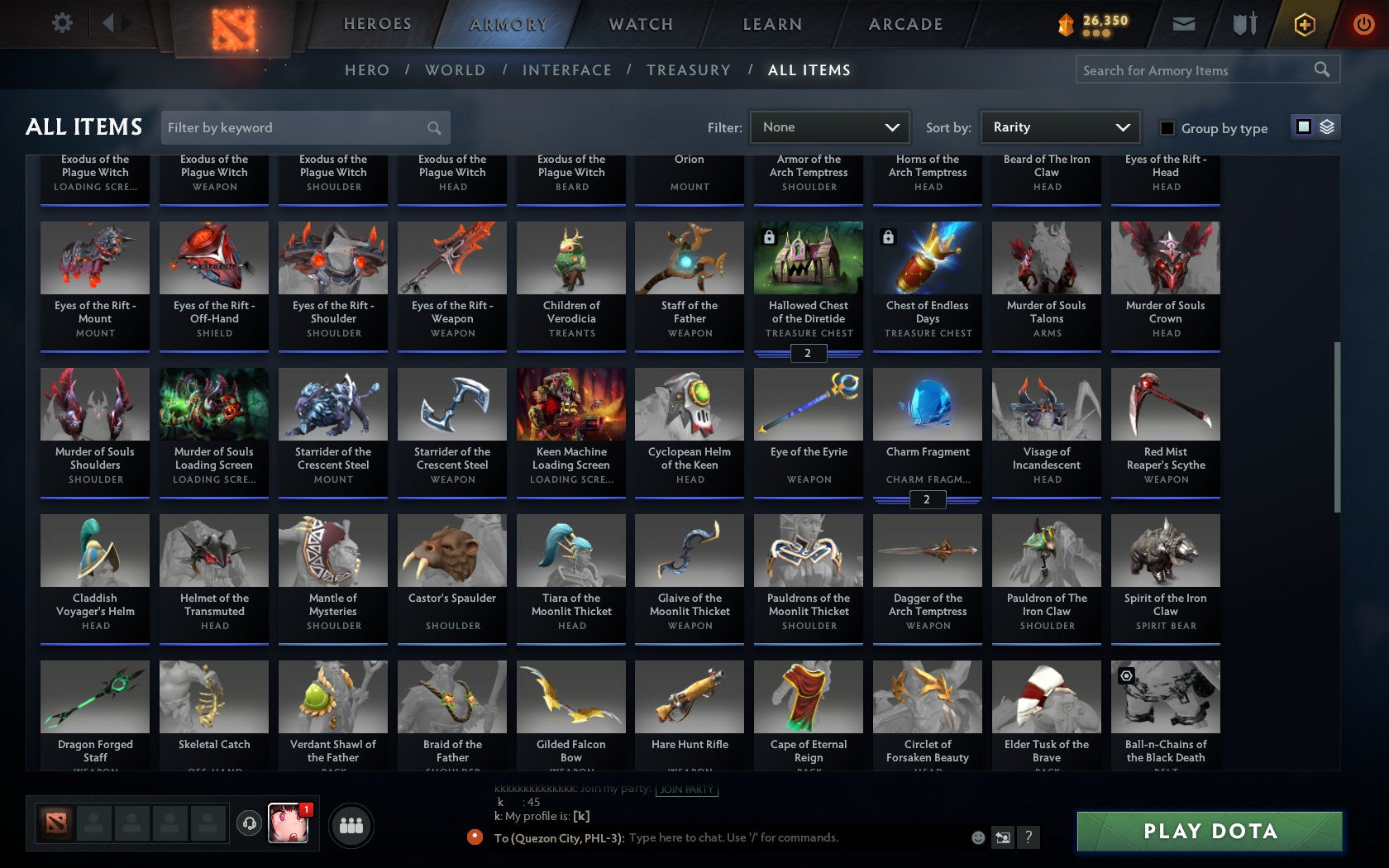Switch to stacked layers view mode
The width and height of the screenshot is (1389, 868).
coord(1328,127)
